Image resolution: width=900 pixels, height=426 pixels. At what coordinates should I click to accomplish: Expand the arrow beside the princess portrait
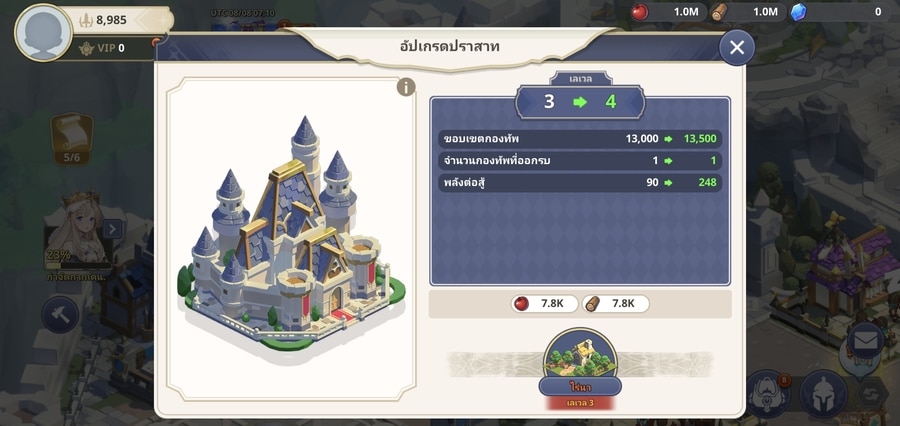coord(112,230)
